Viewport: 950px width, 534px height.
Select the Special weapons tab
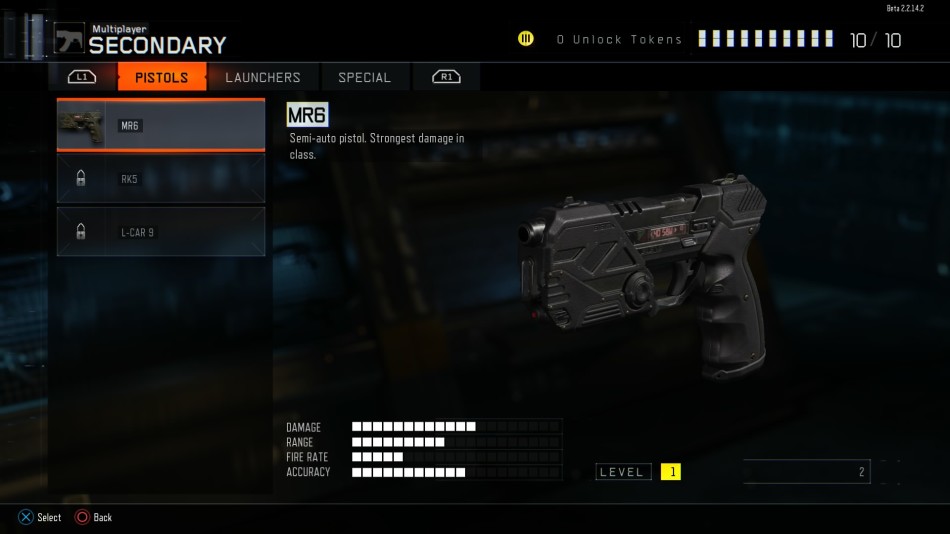click(364, 77)
